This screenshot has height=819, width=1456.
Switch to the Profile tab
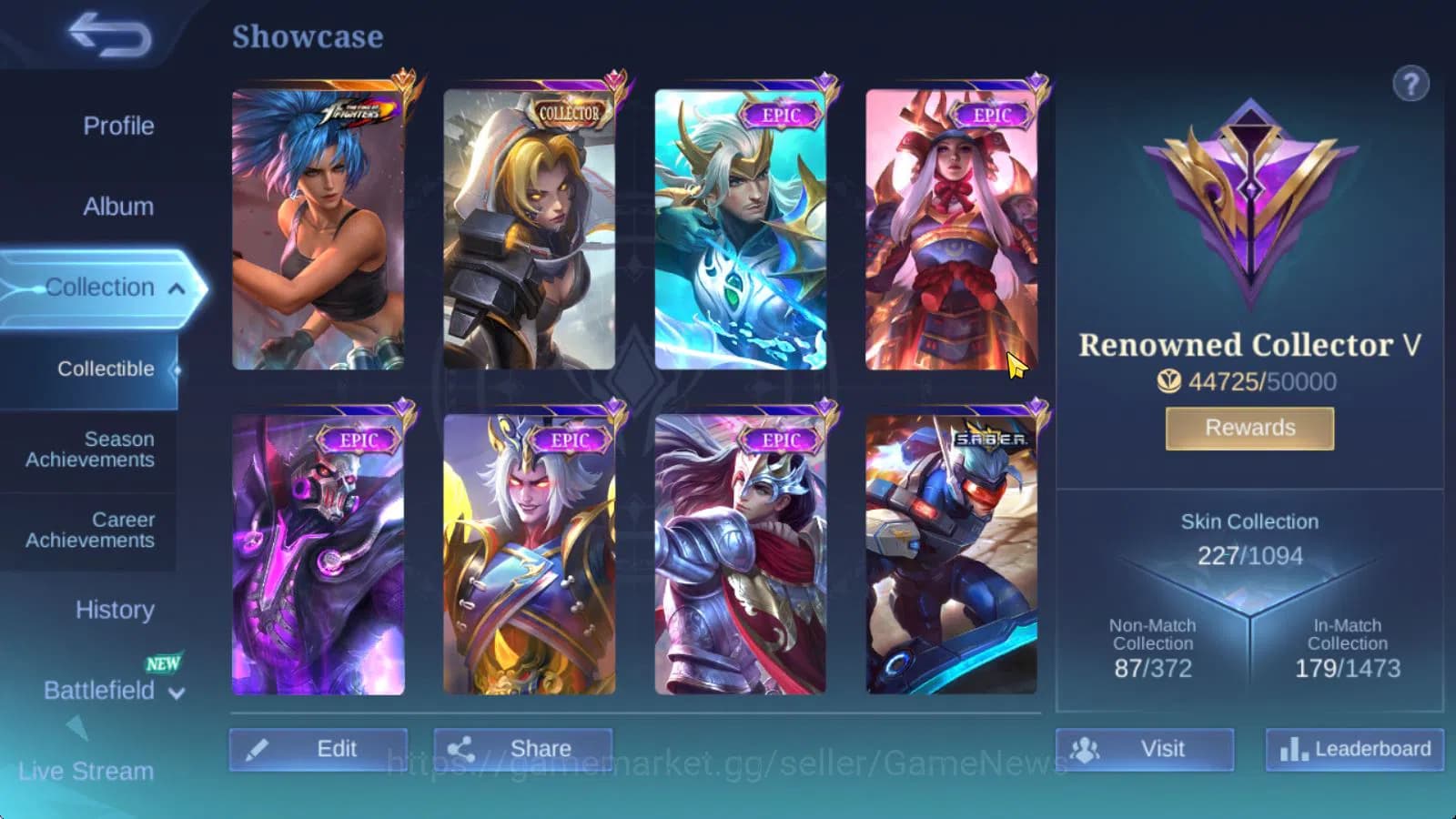116,126
